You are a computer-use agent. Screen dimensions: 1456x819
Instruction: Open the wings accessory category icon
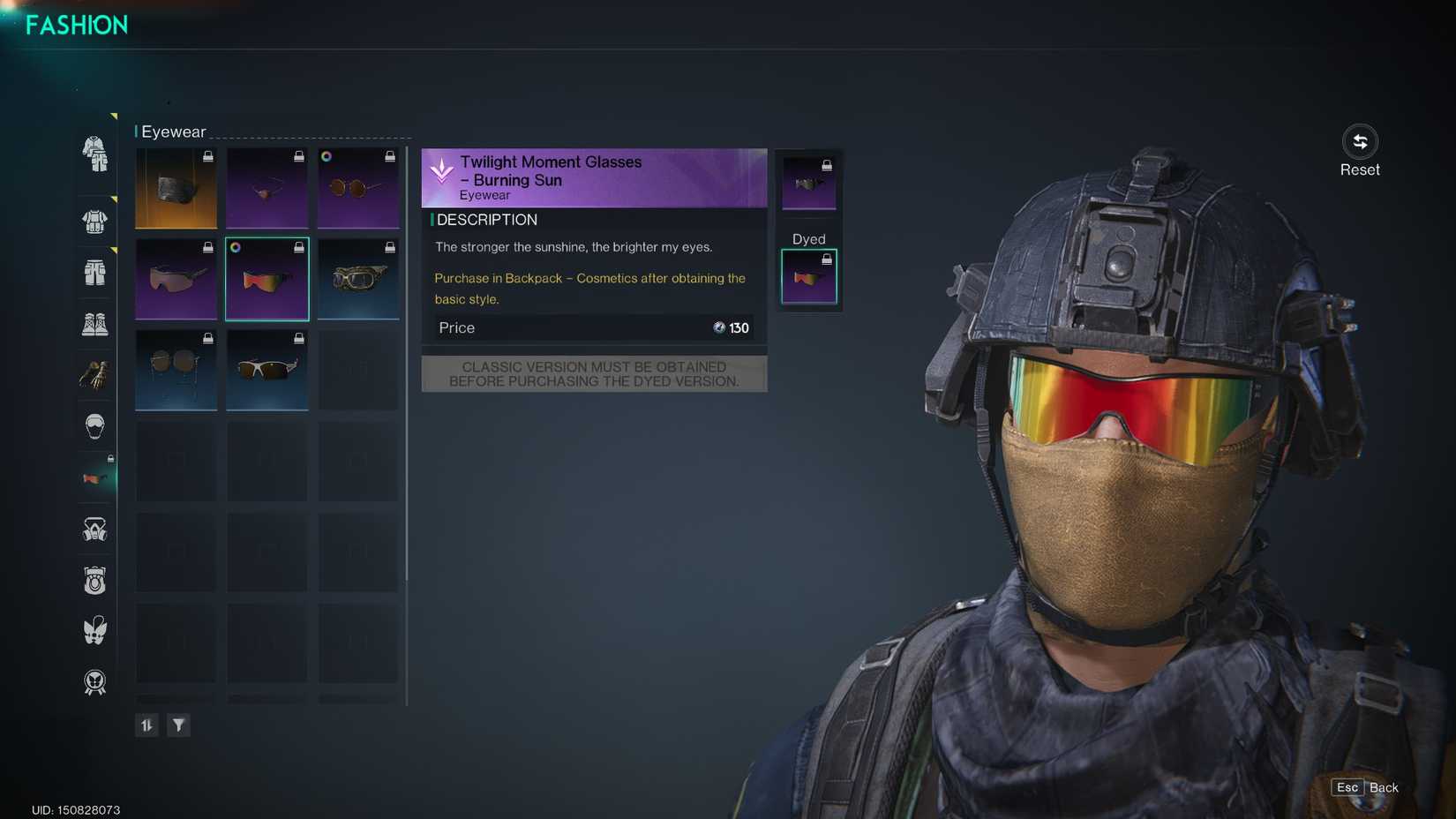pos(94,630)
